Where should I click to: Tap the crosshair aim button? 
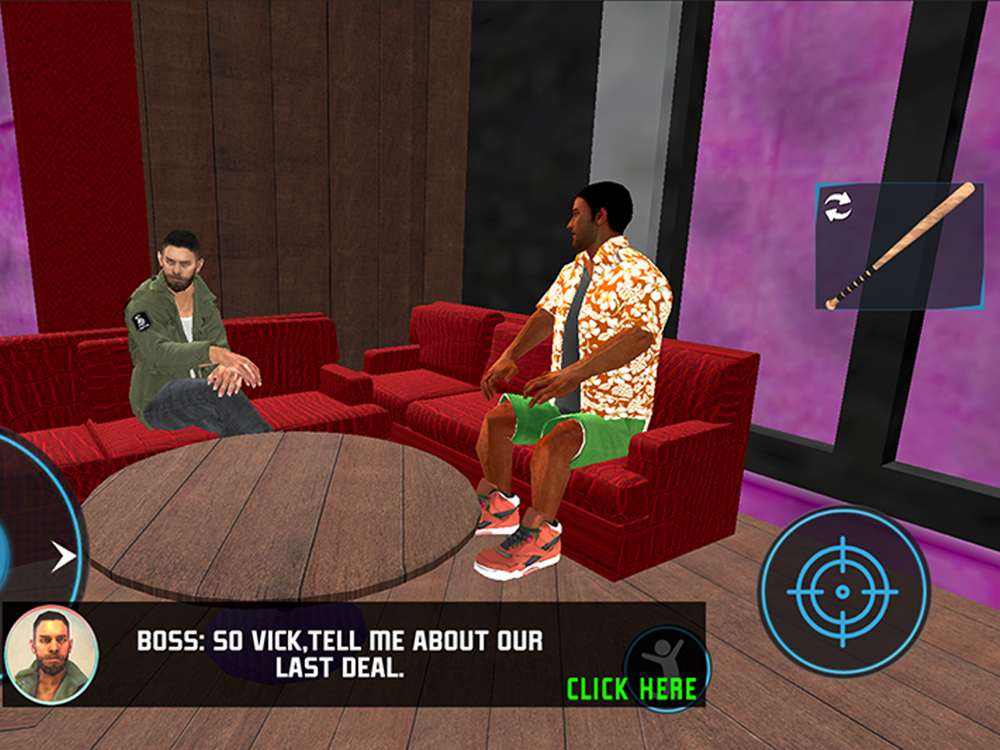(x=843, y=592)
